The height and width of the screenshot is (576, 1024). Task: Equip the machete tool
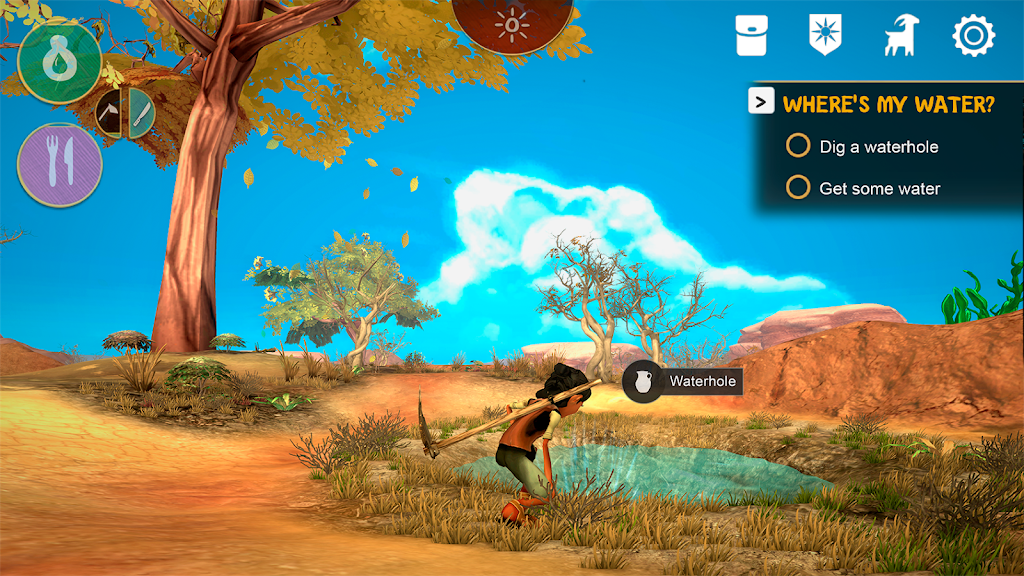click(141, 113)
